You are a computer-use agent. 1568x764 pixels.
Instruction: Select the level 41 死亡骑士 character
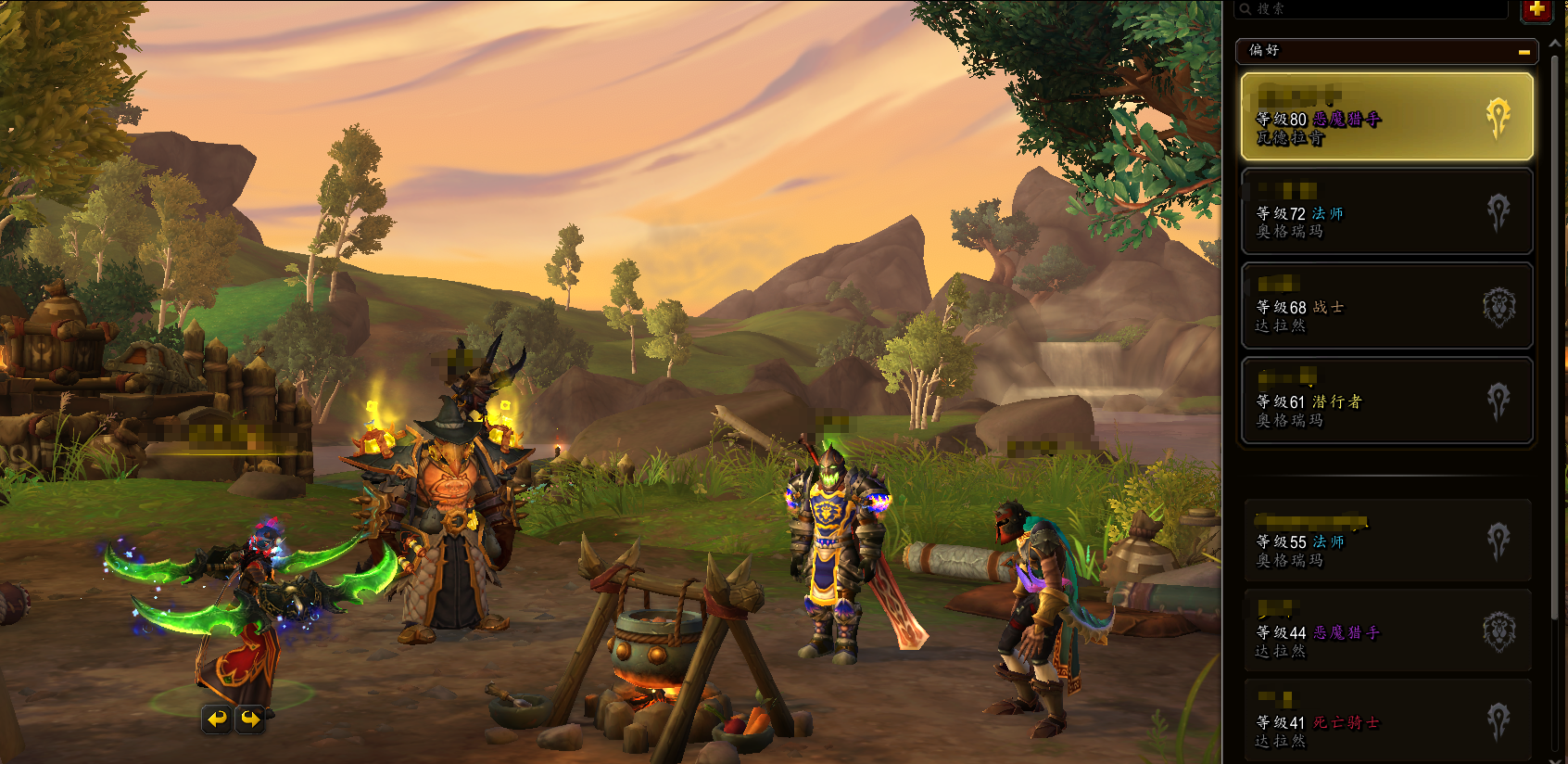[1386, 721]
